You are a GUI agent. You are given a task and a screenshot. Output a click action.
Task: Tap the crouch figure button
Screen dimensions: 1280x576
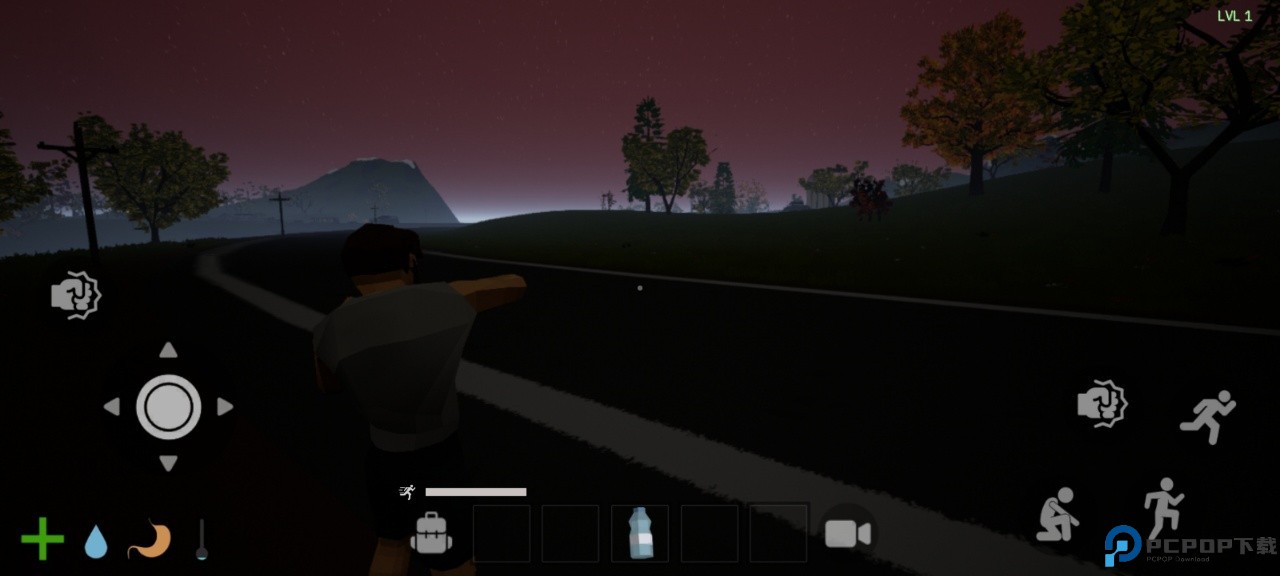pos(1057,515)
